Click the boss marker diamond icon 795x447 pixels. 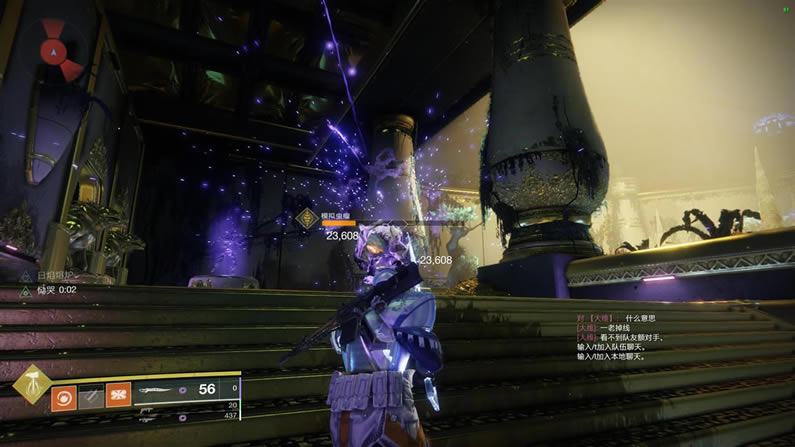coord(306,217)
